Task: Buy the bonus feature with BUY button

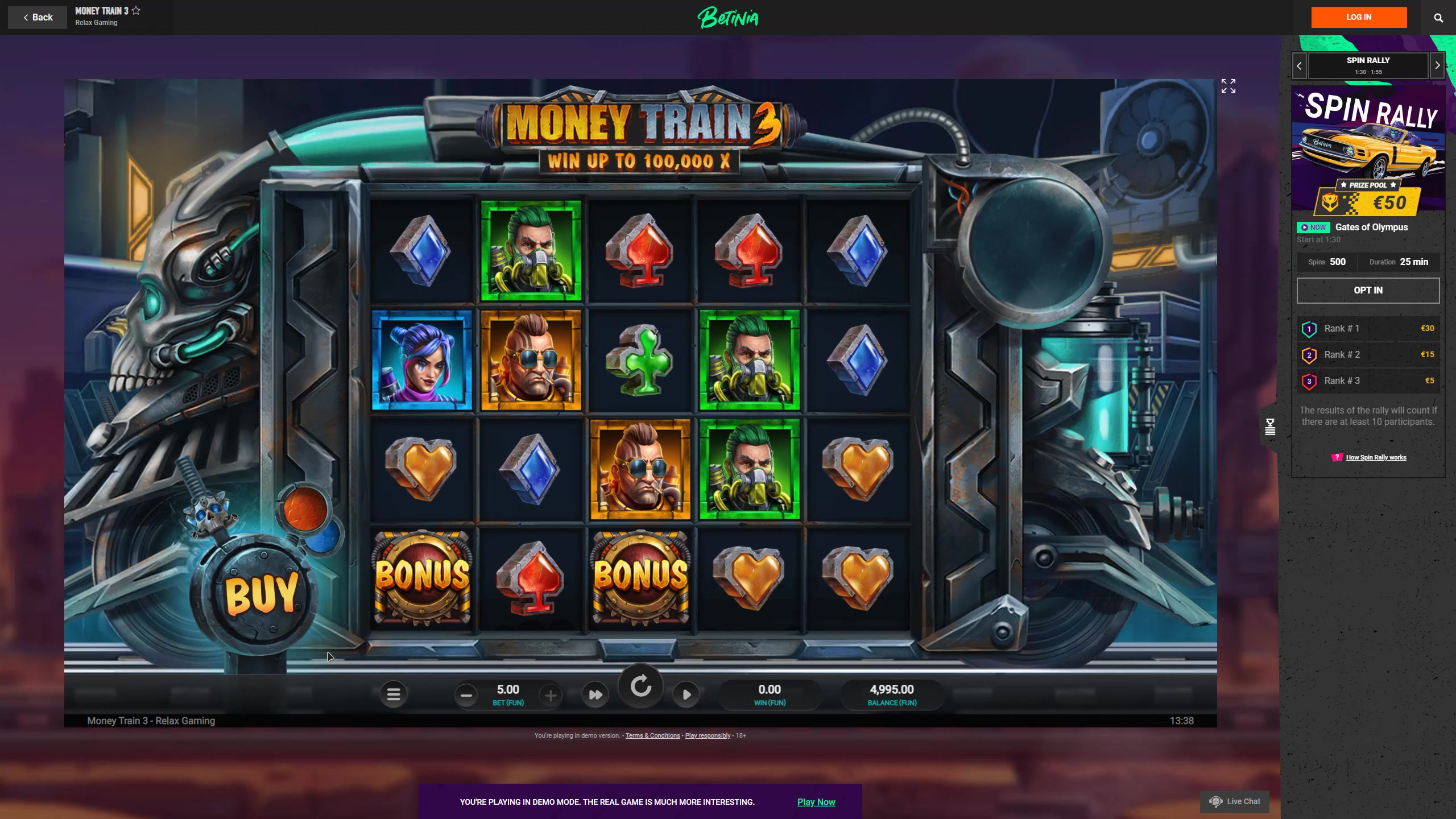Action: click(261, 593)
